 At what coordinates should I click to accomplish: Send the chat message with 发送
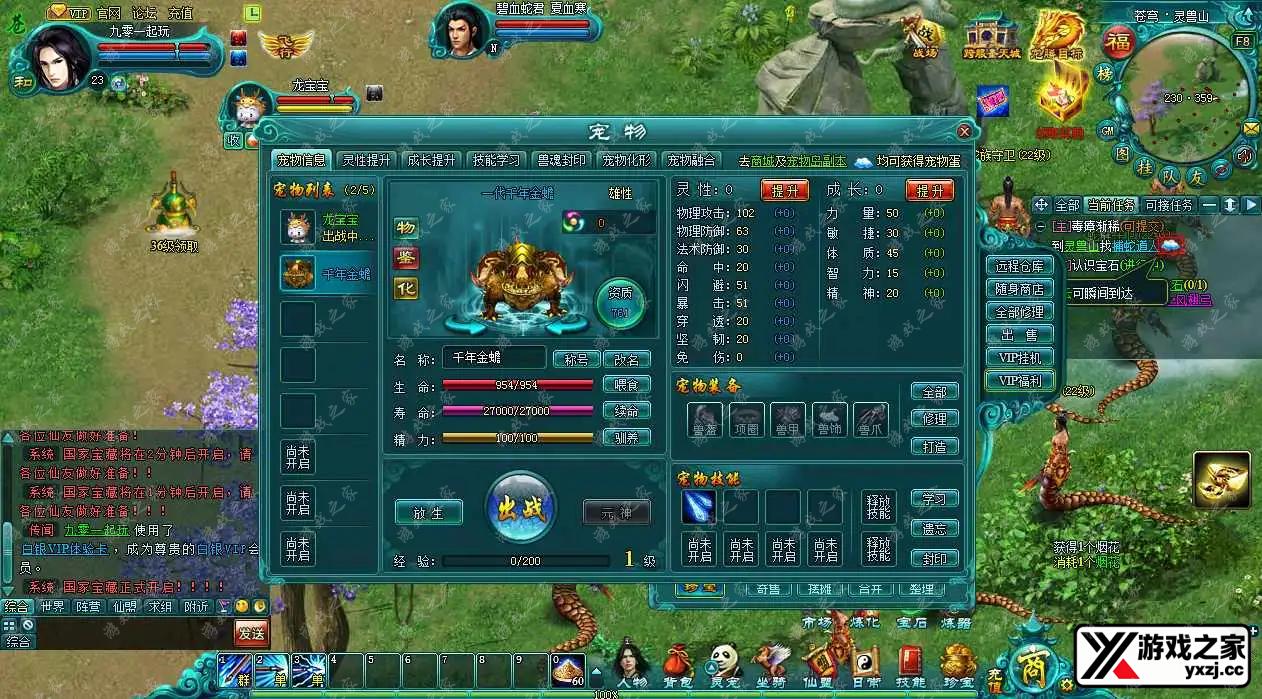click(251, 632)
